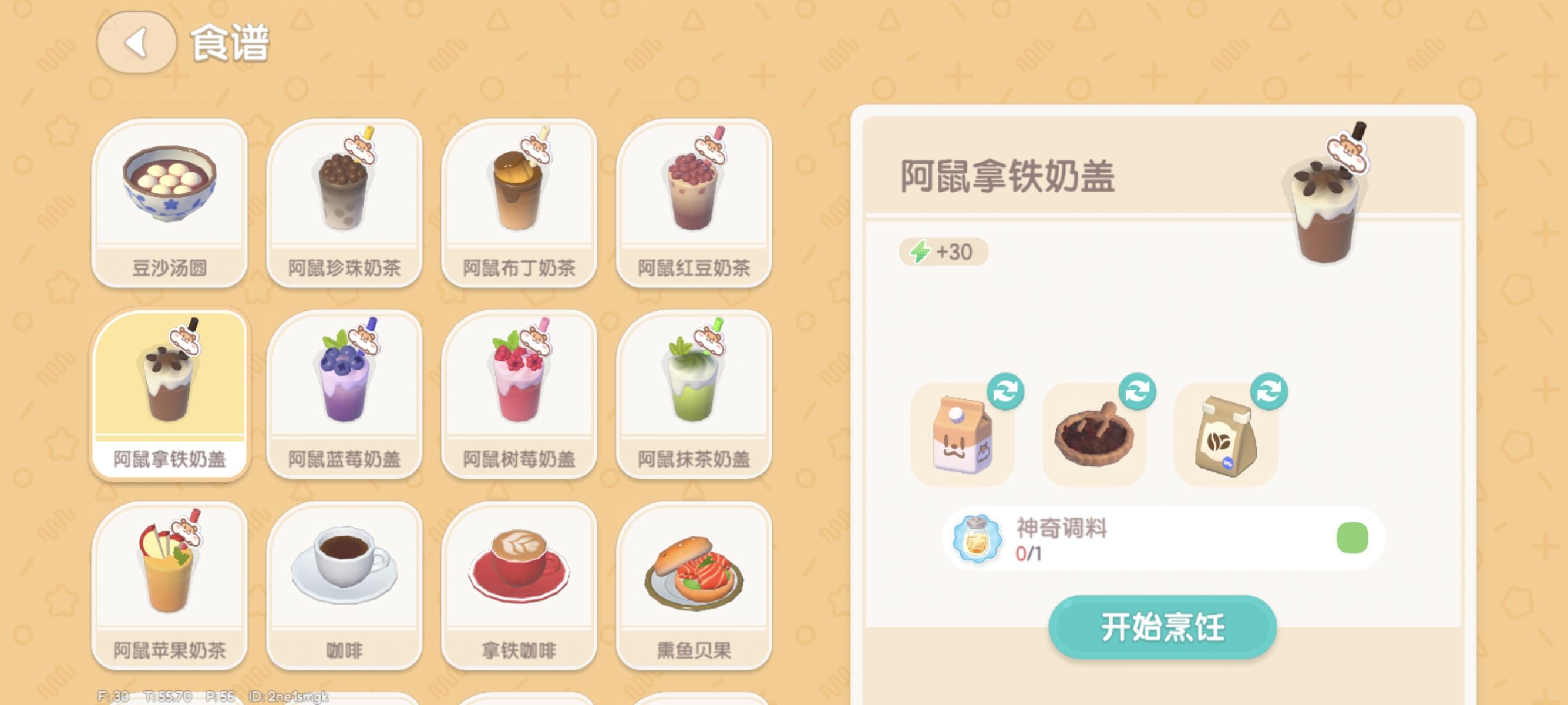Click the red bean paste ingredient icon
The width and height of the screenshot is (1568, 705).
[1094, 435]
